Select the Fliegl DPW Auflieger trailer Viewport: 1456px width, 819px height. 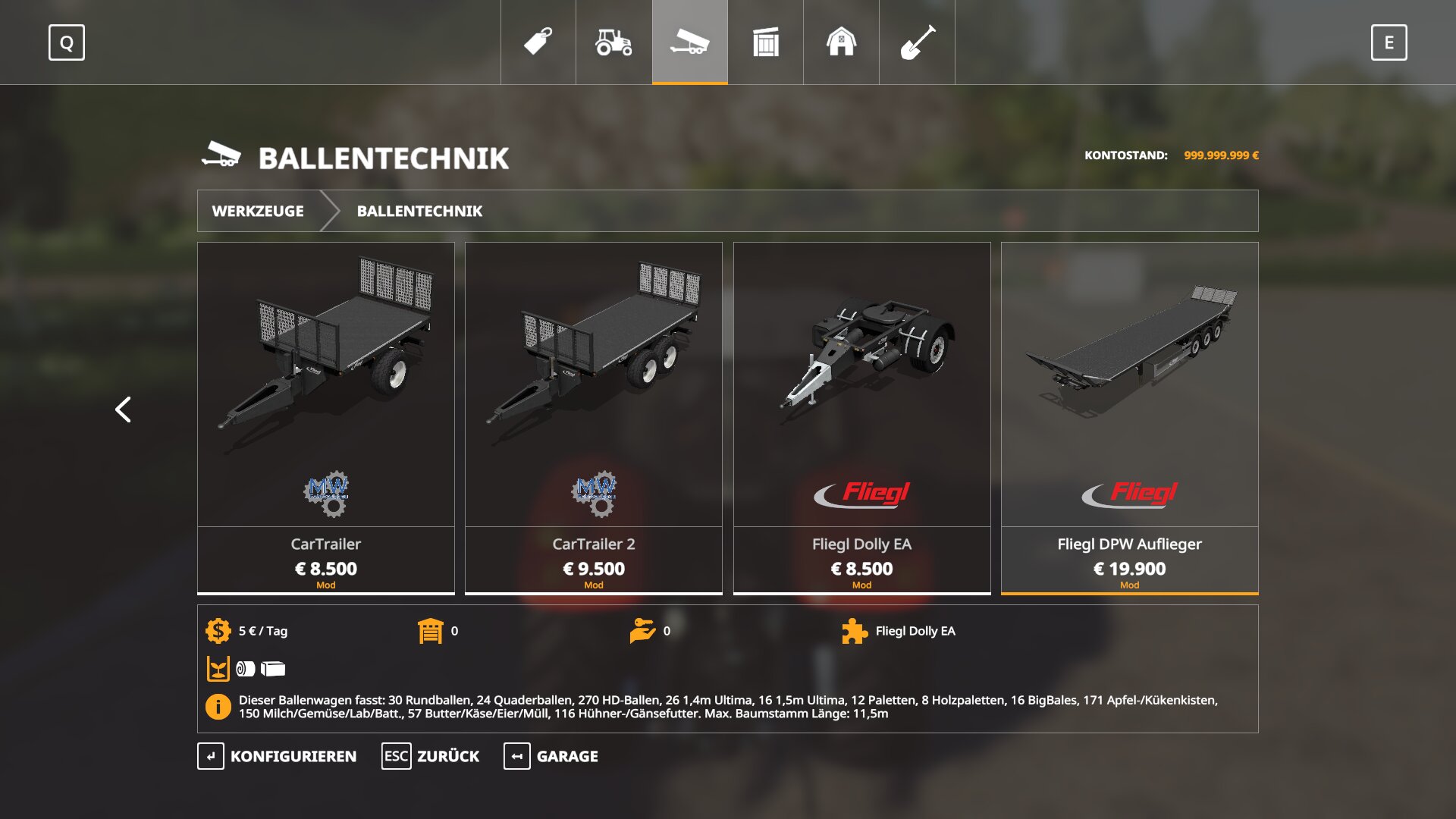point(1129,417)
